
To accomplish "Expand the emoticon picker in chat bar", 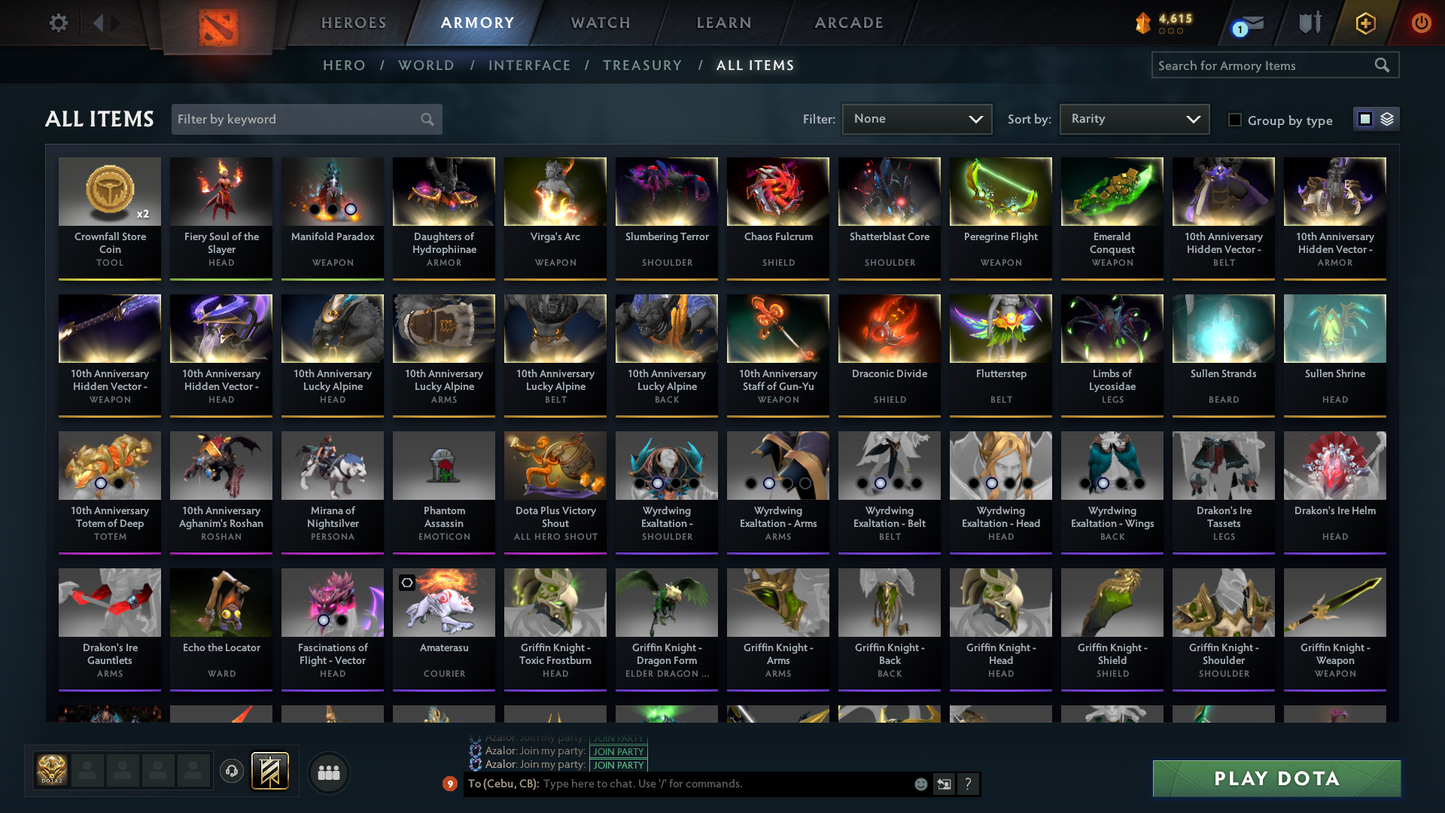I will (921, 784).
